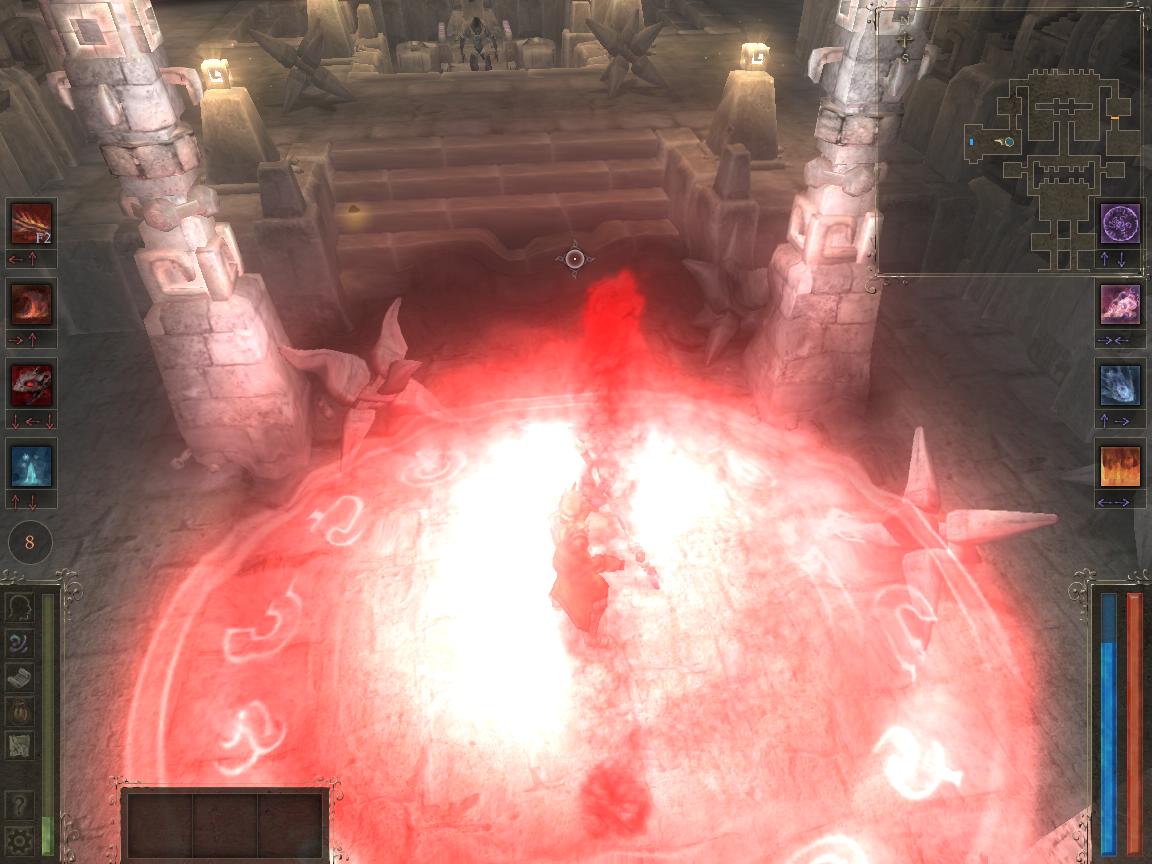Open the swirling magic spellbook panel
The image size is (1152, 864).
click(18, 642)
